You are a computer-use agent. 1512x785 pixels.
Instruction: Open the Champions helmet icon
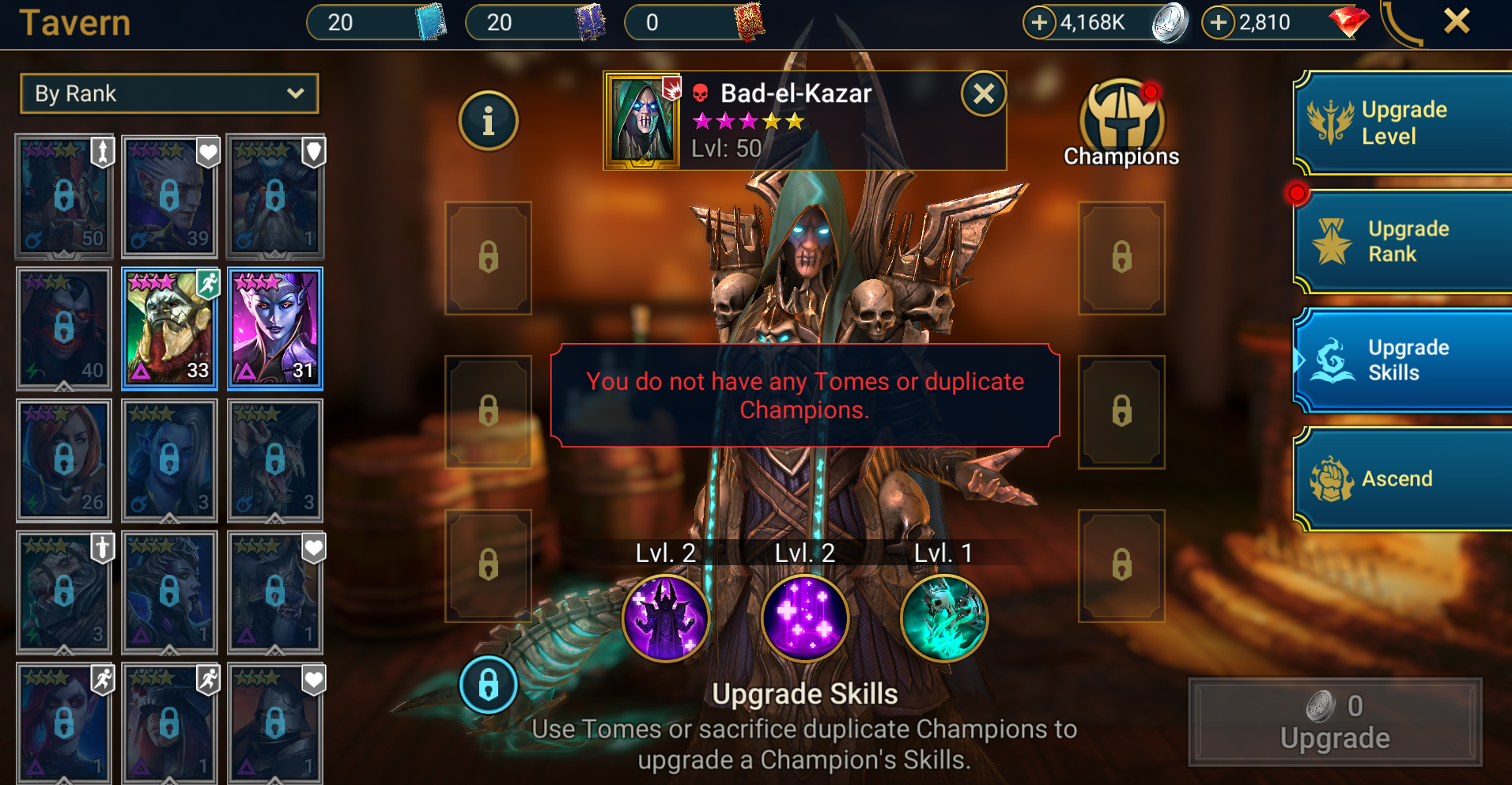pos(1121,119)
